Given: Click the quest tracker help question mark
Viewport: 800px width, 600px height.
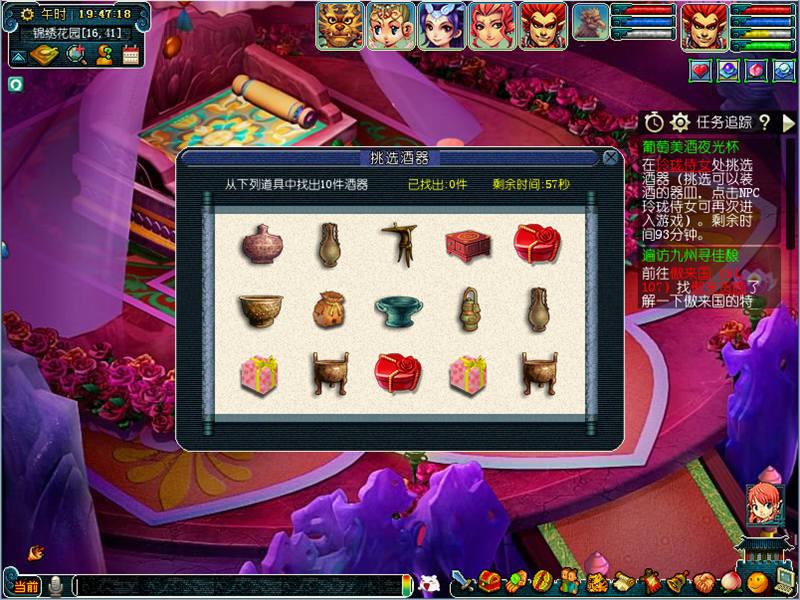Looking at the screenshot, I should coord(764,122).
